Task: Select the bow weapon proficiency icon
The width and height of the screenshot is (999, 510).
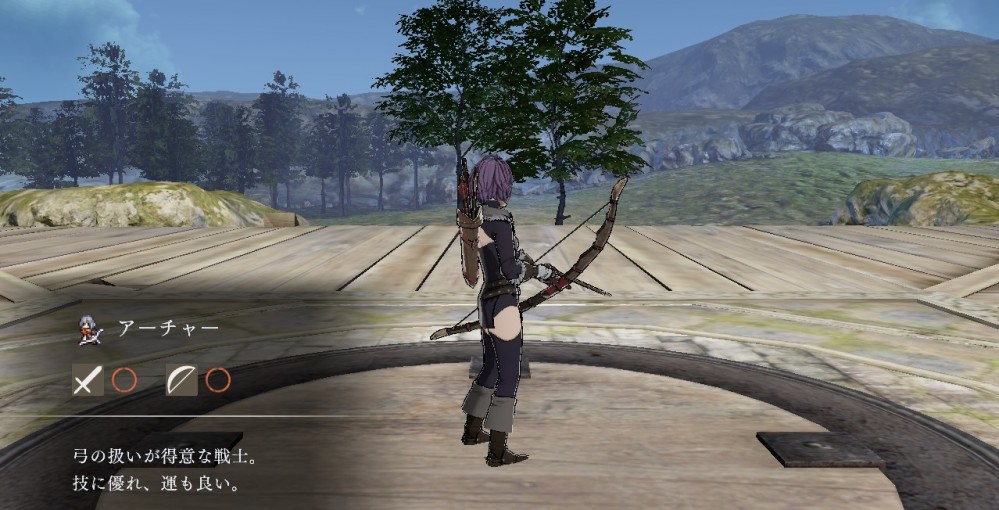Action: click(181, 380)
